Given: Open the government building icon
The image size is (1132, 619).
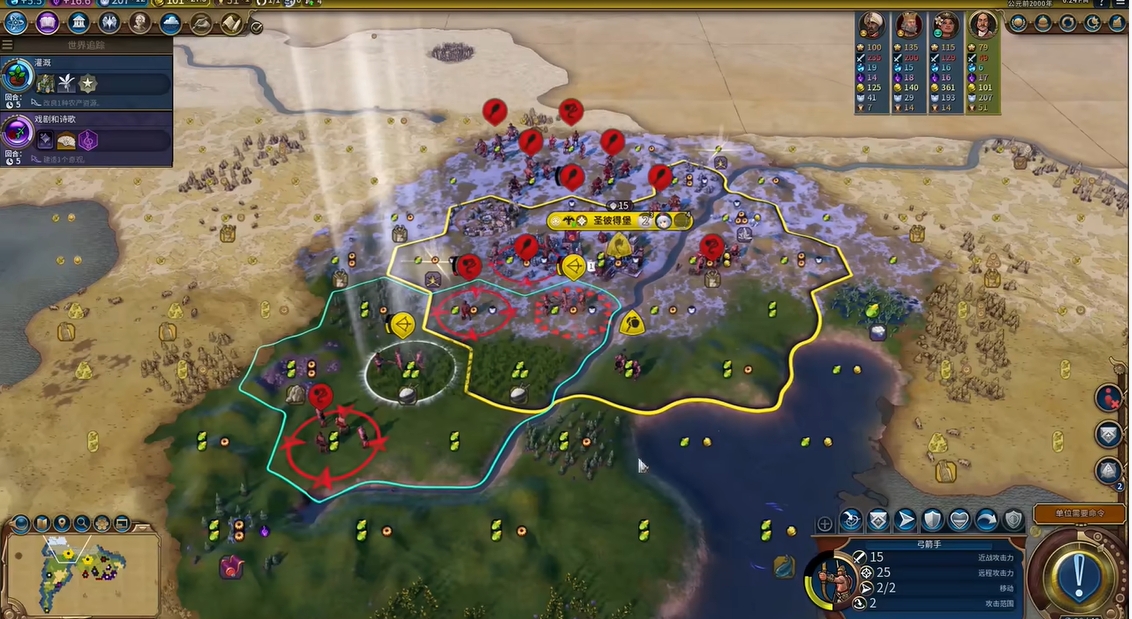Looking at the screenshot, I should click(x=79, y=23).
